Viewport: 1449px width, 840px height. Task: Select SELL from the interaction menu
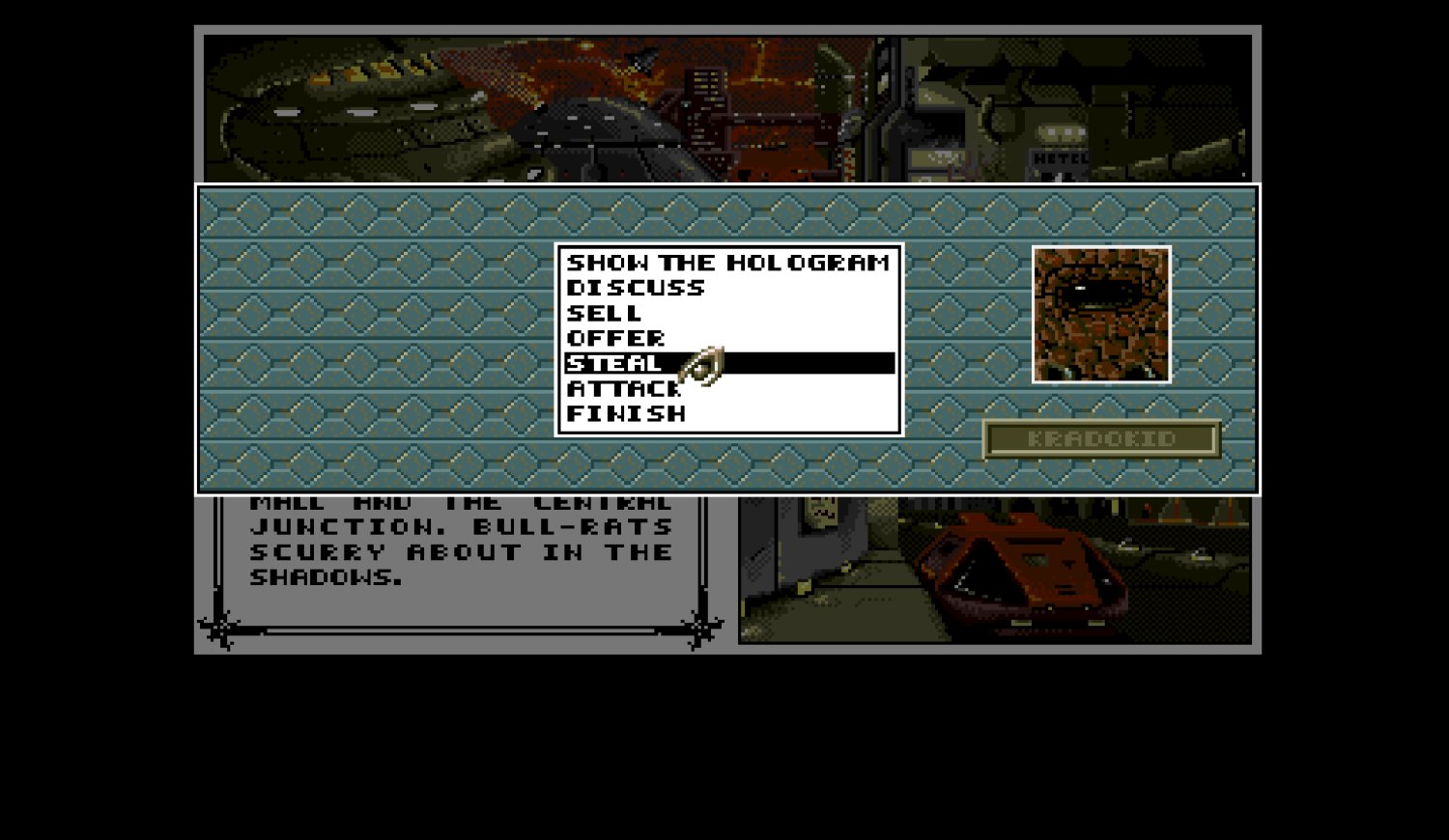[605, 312]
